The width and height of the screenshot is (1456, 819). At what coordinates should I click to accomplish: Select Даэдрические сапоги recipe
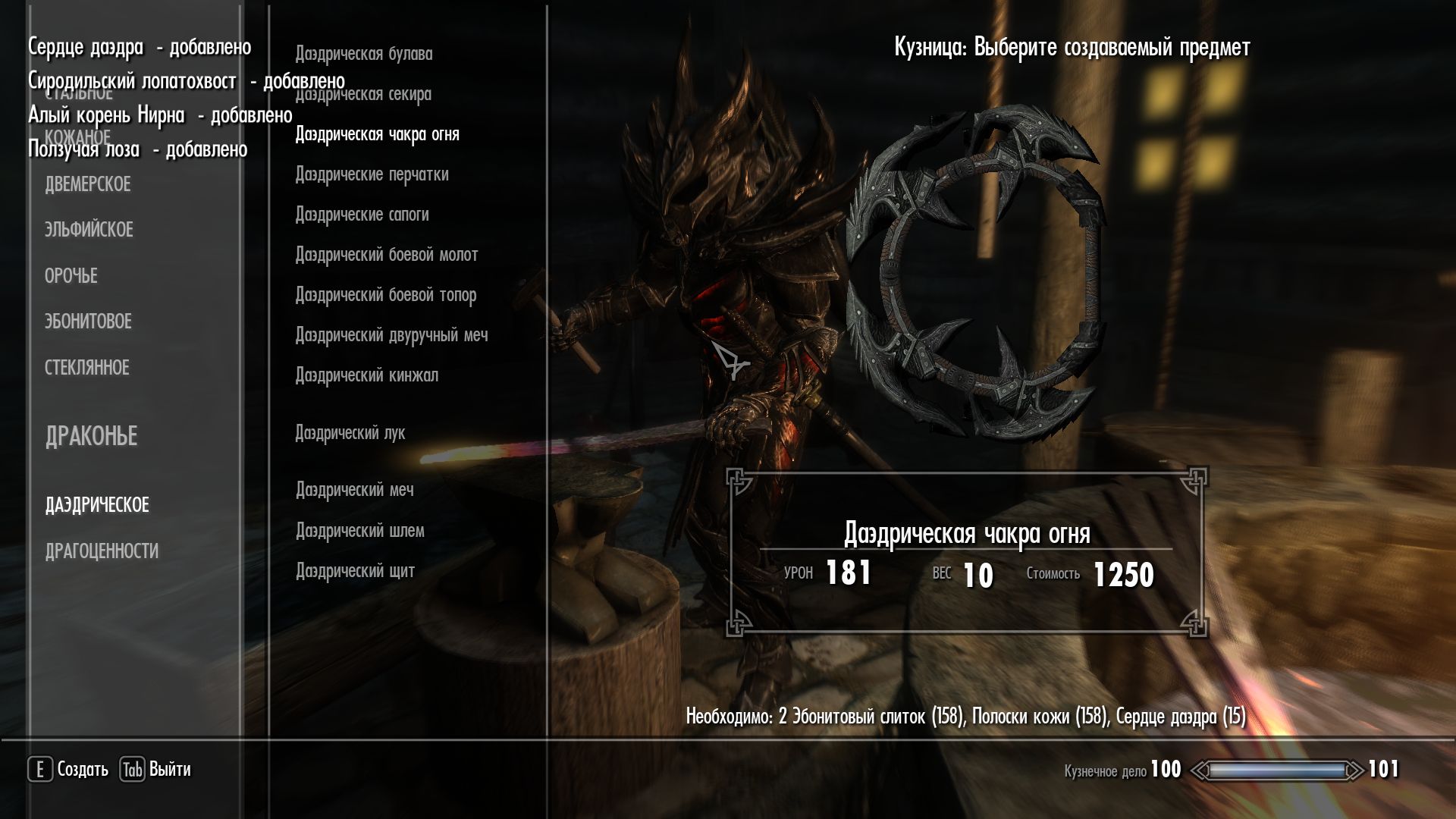362,215
